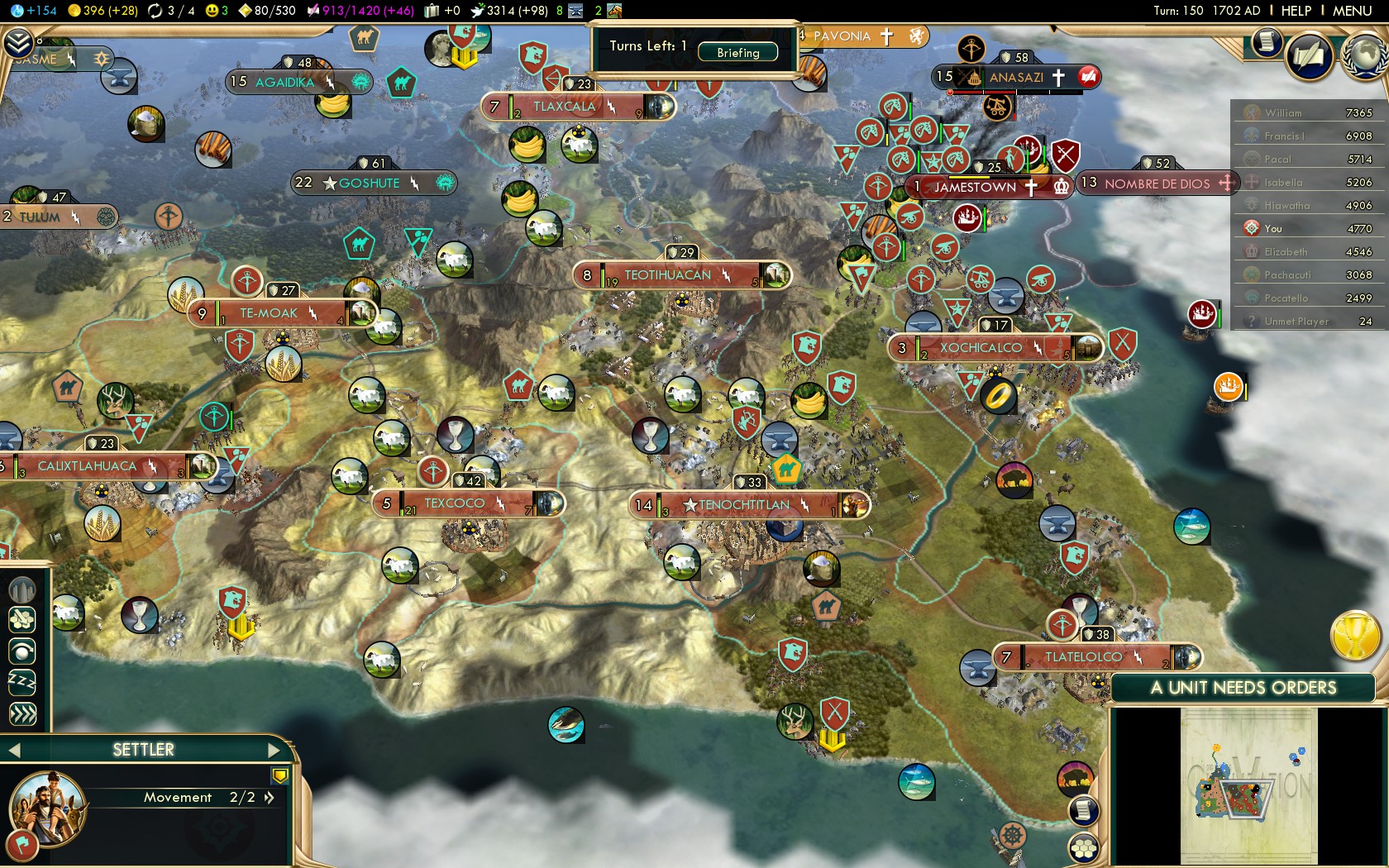Click on the minimap
This screenshot has width=1389, height=868.
[1248, 785]
